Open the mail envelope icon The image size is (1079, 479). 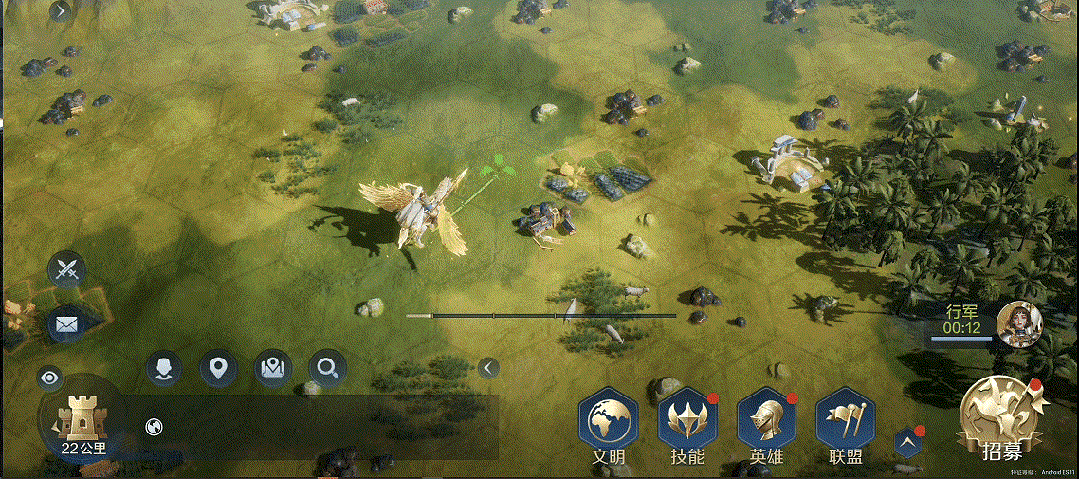click(67, 324)
